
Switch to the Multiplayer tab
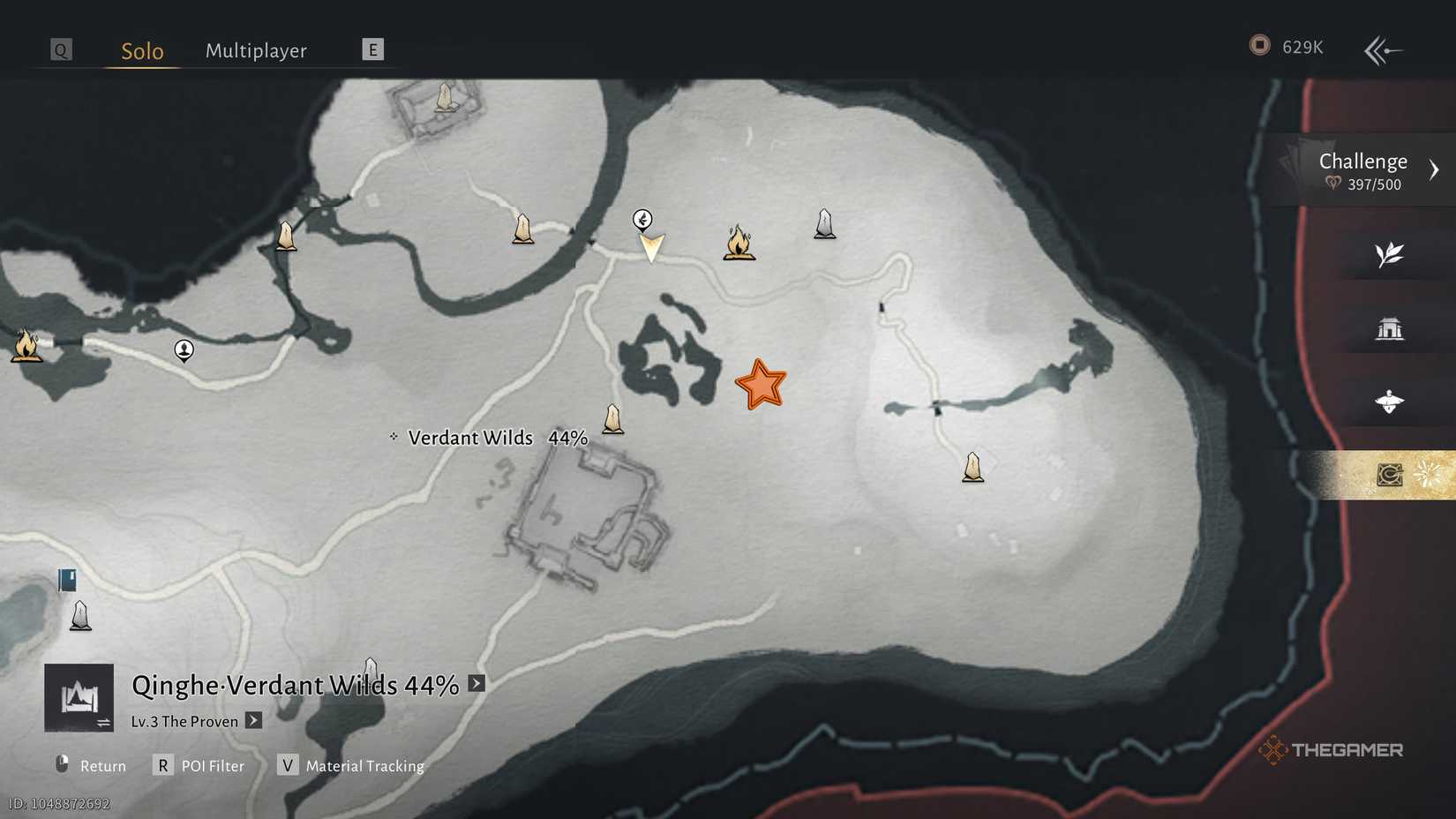pyautogui.click(x=256, y=50)
